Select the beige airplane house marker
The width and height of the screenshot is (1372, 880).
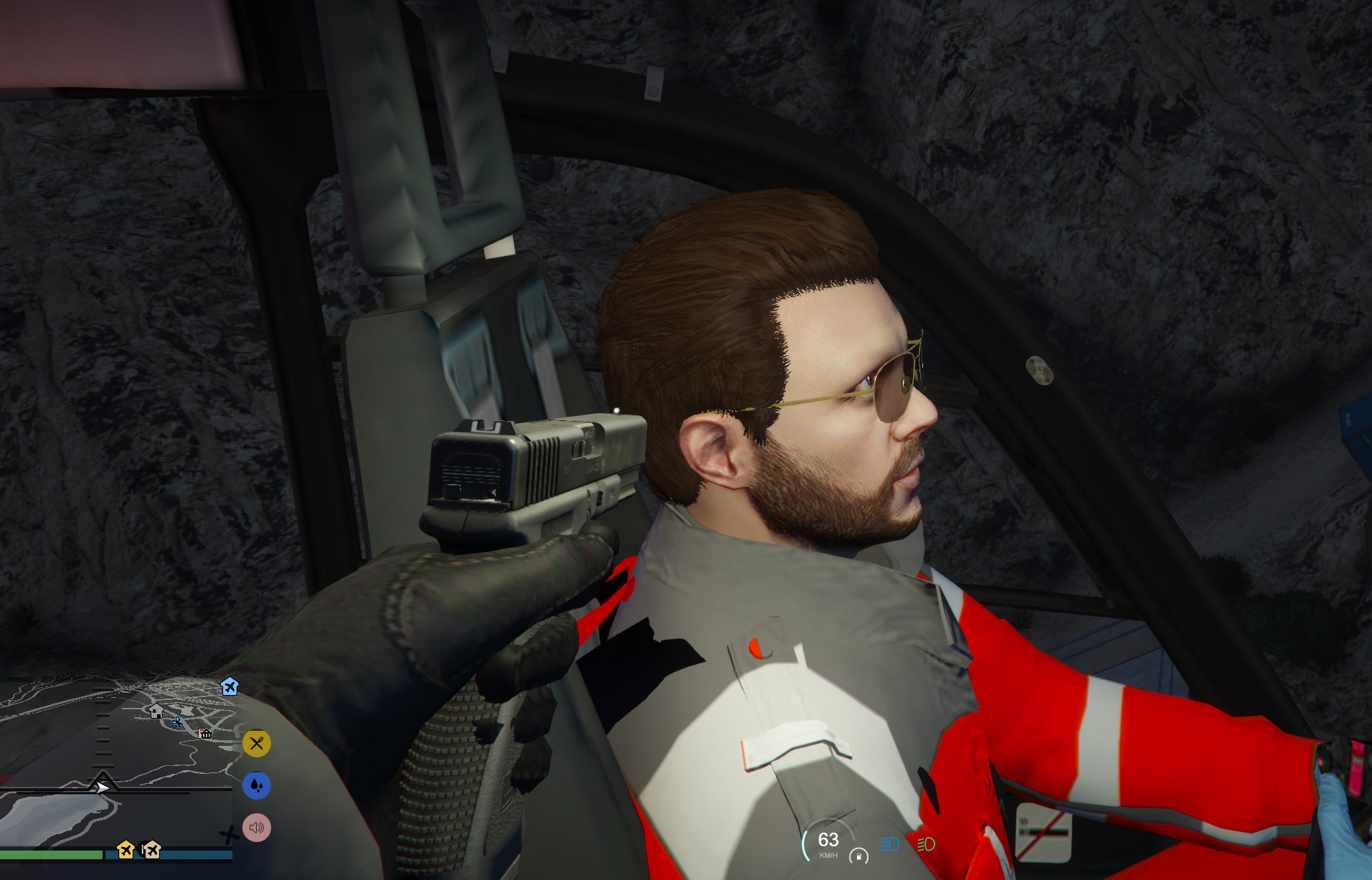tap(151, 850)
